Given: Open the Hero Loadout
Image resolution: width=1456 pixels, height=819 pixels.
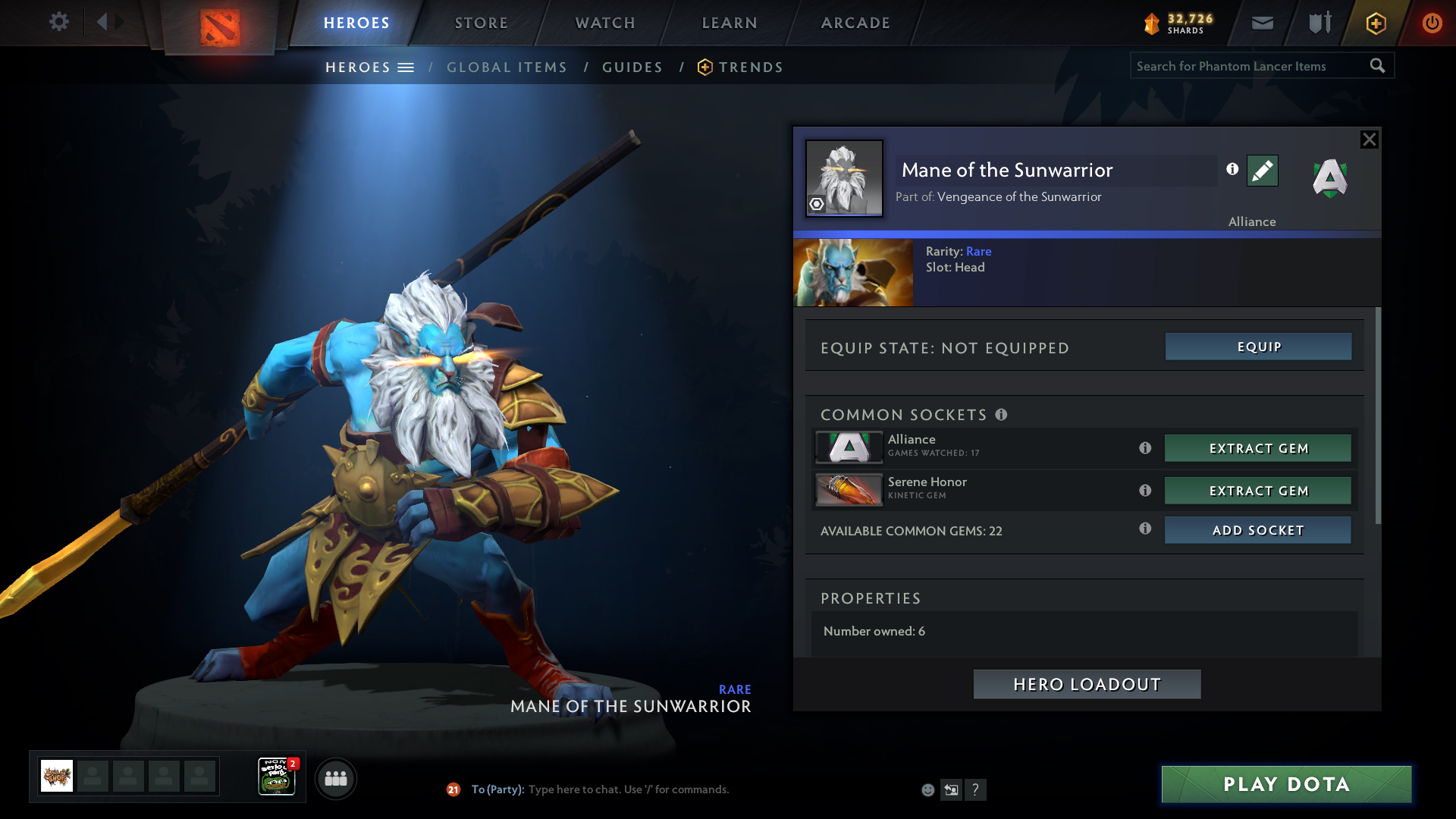Looking at the screenshot, I should 1087,685.
